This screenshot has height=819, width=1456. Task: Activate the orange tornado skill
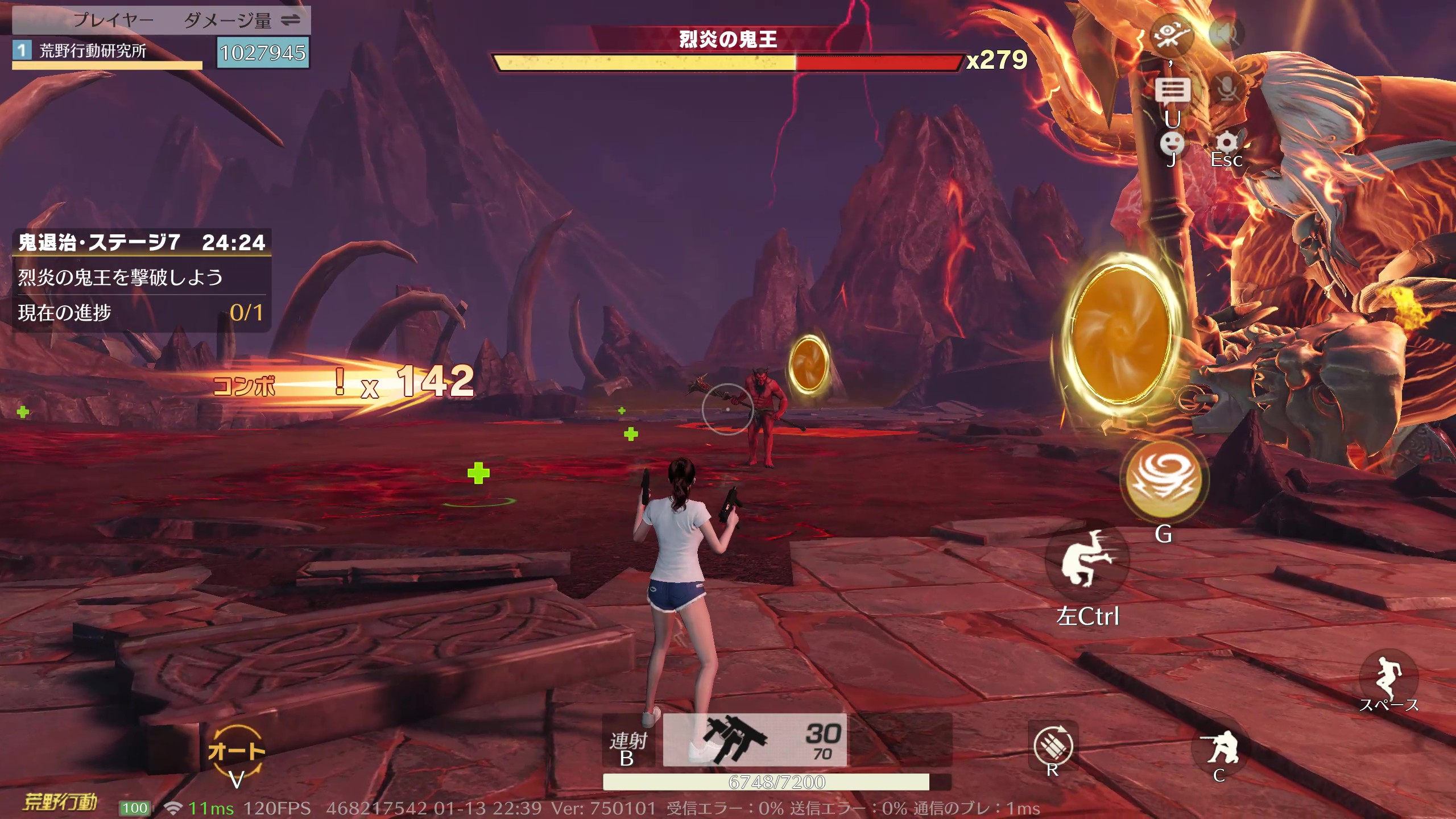[1163, 478]
